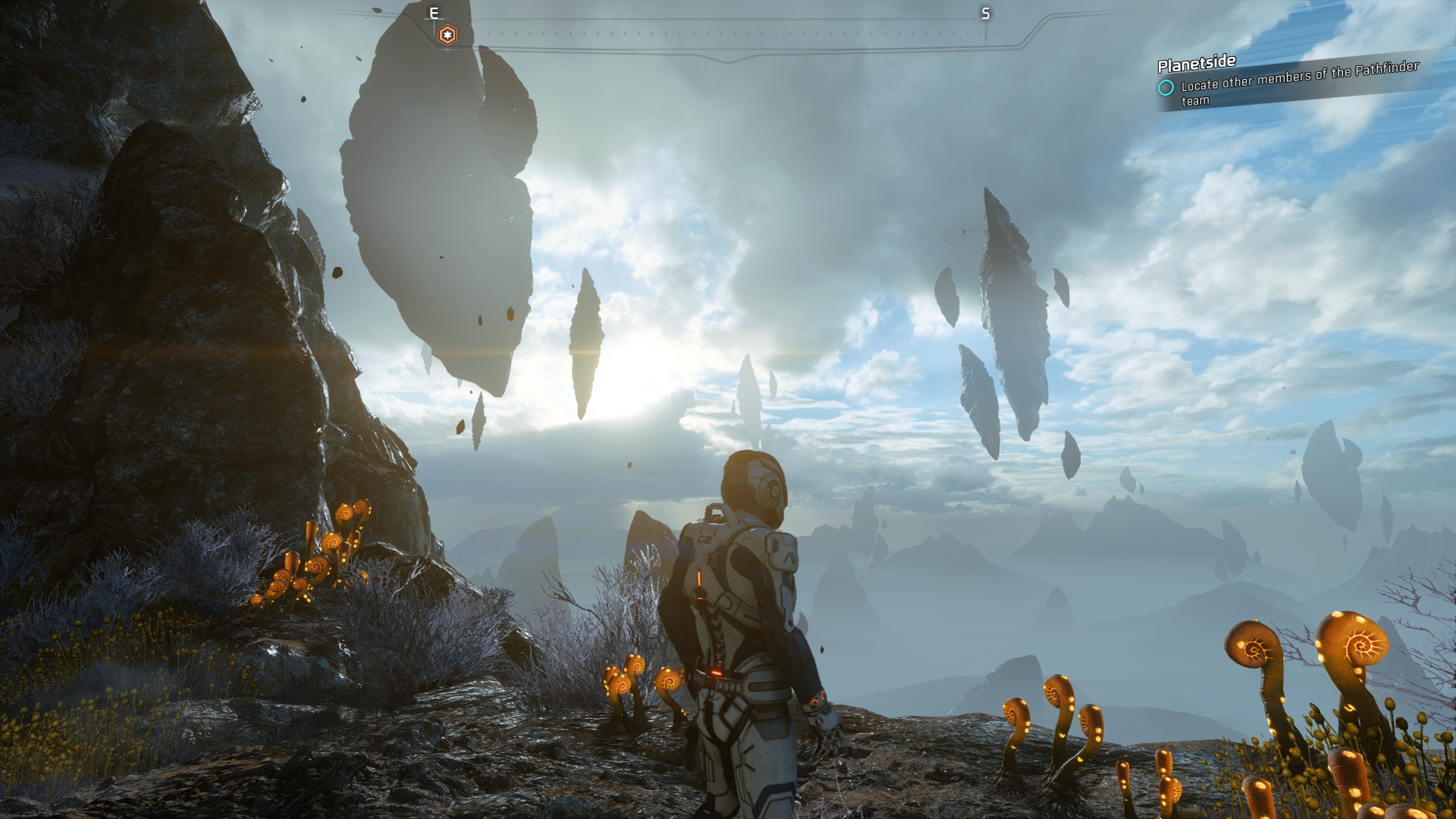Click the orange objective marker on the compass

coord(447,35)
